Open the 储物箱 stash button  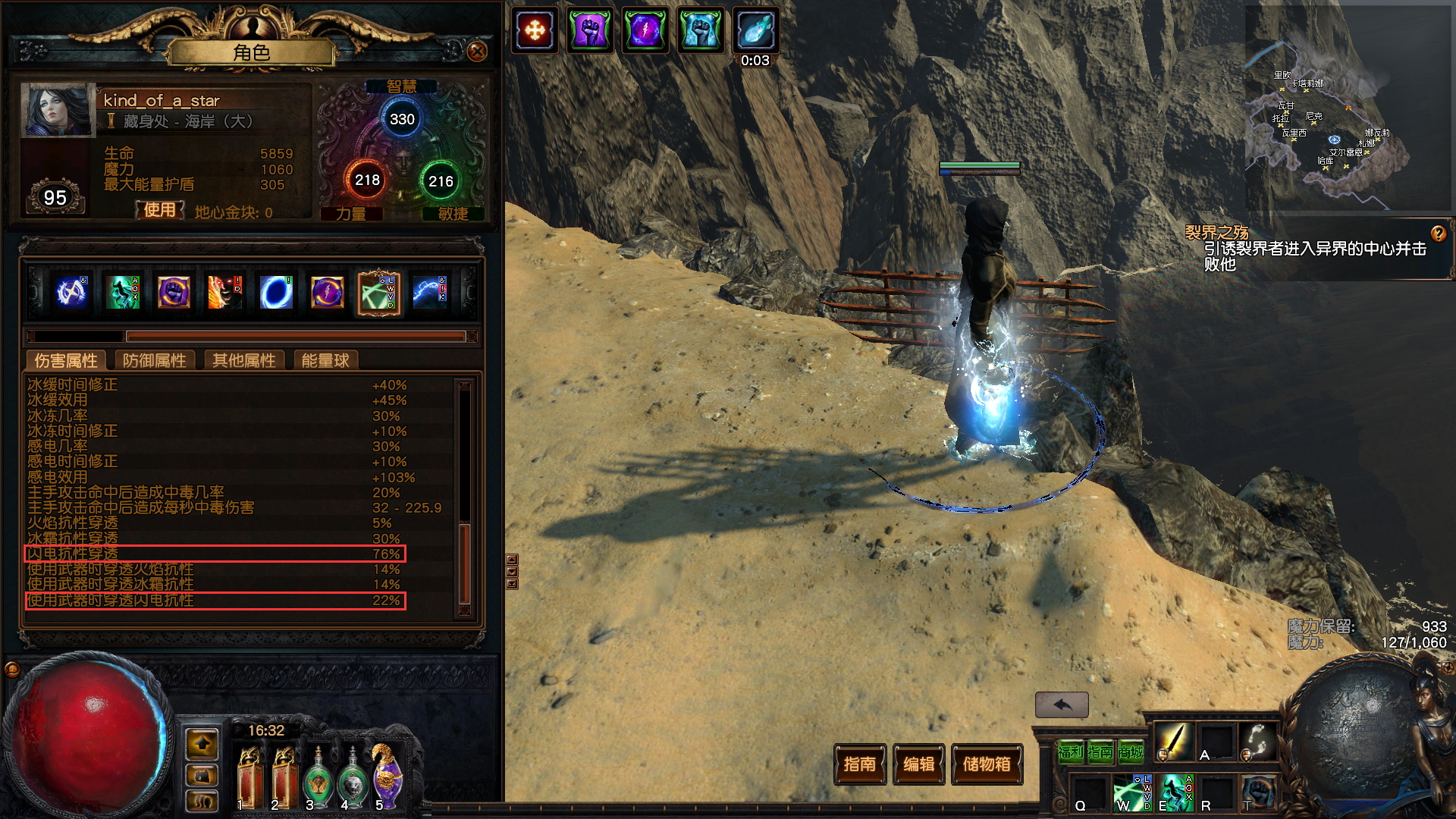987,764
